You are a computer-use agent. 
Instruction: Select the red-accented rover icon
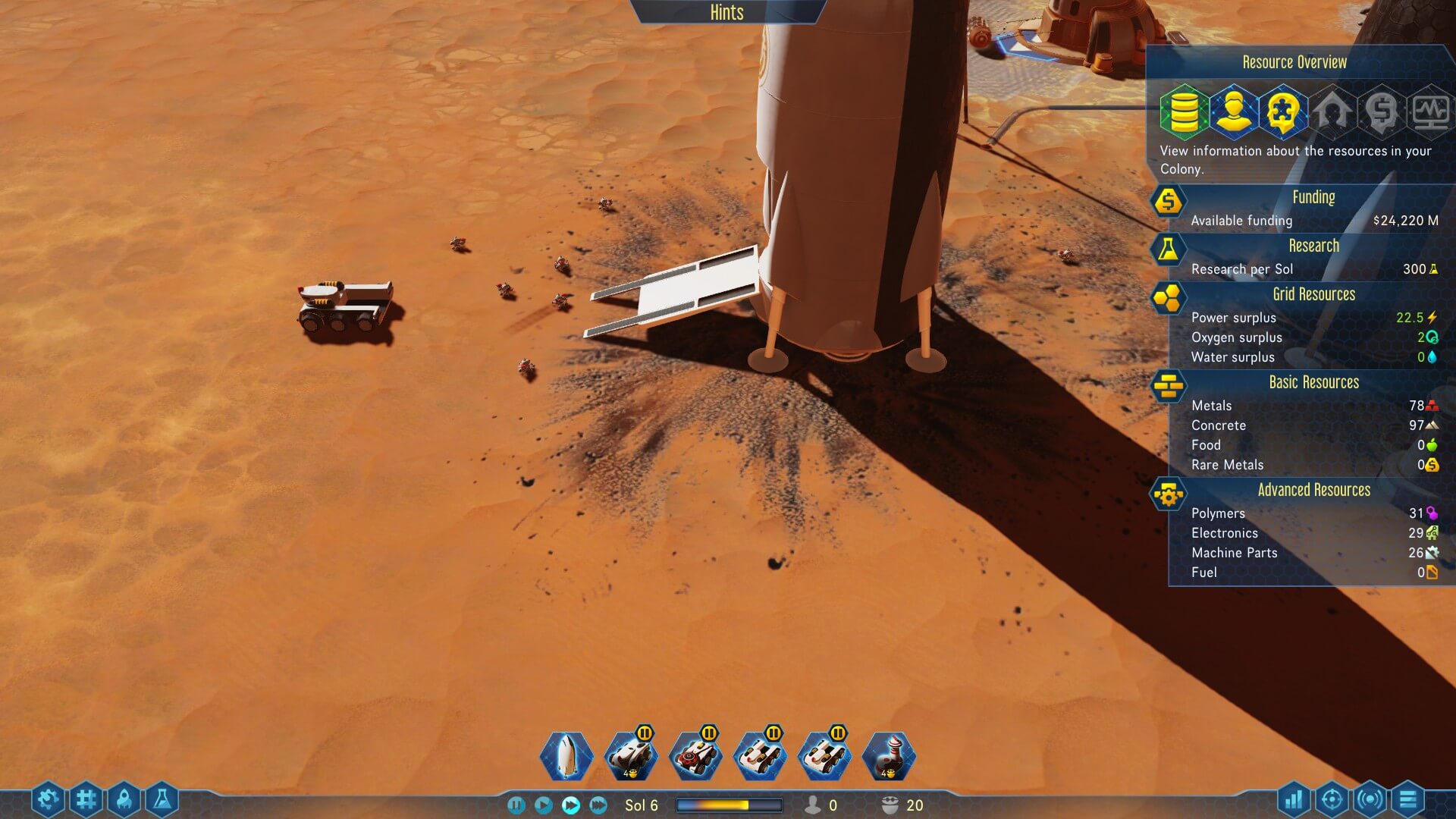pos(695,756)
